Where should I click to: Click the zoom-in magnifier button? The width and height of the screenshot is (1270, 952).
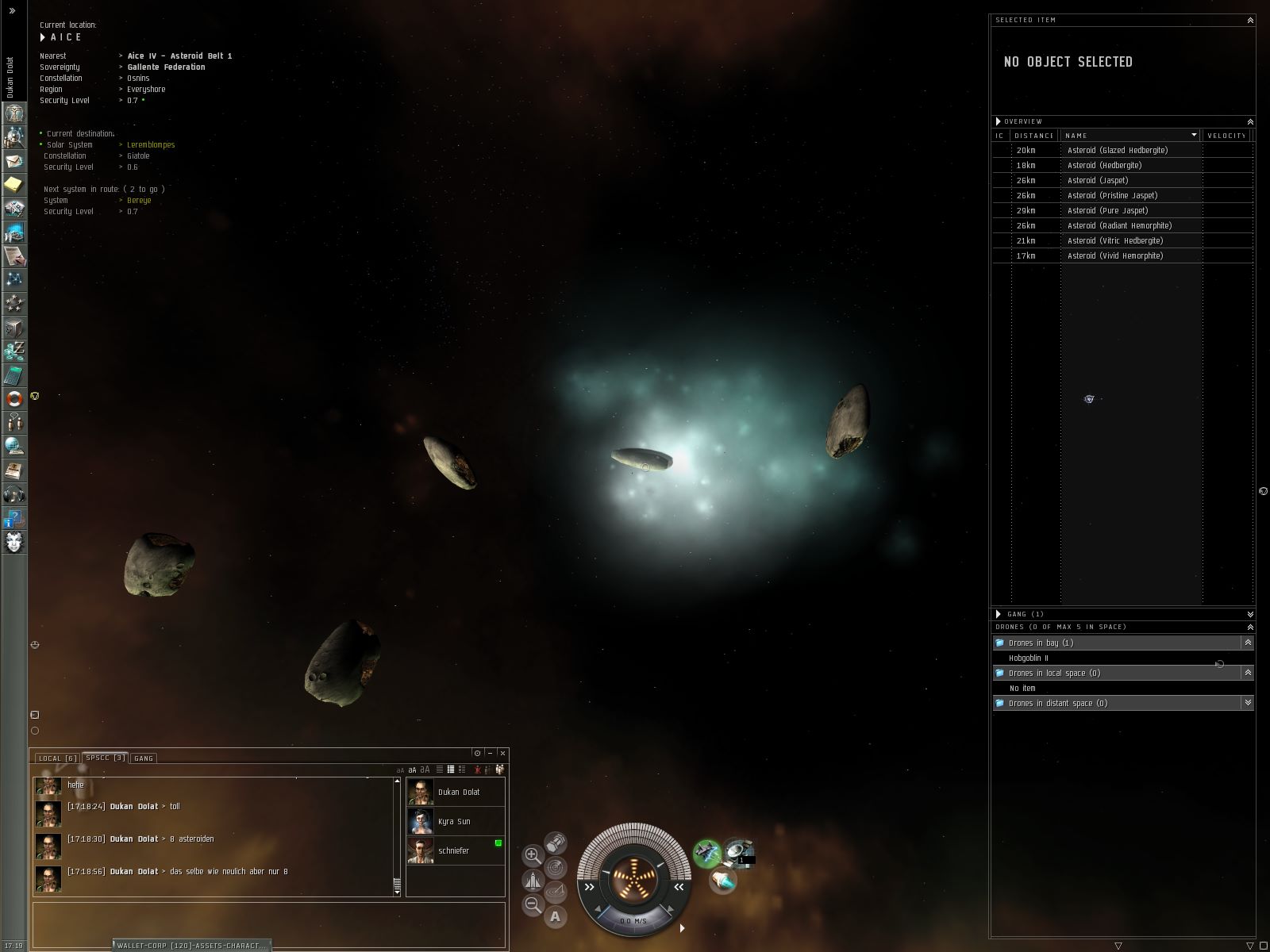point(533,855)
